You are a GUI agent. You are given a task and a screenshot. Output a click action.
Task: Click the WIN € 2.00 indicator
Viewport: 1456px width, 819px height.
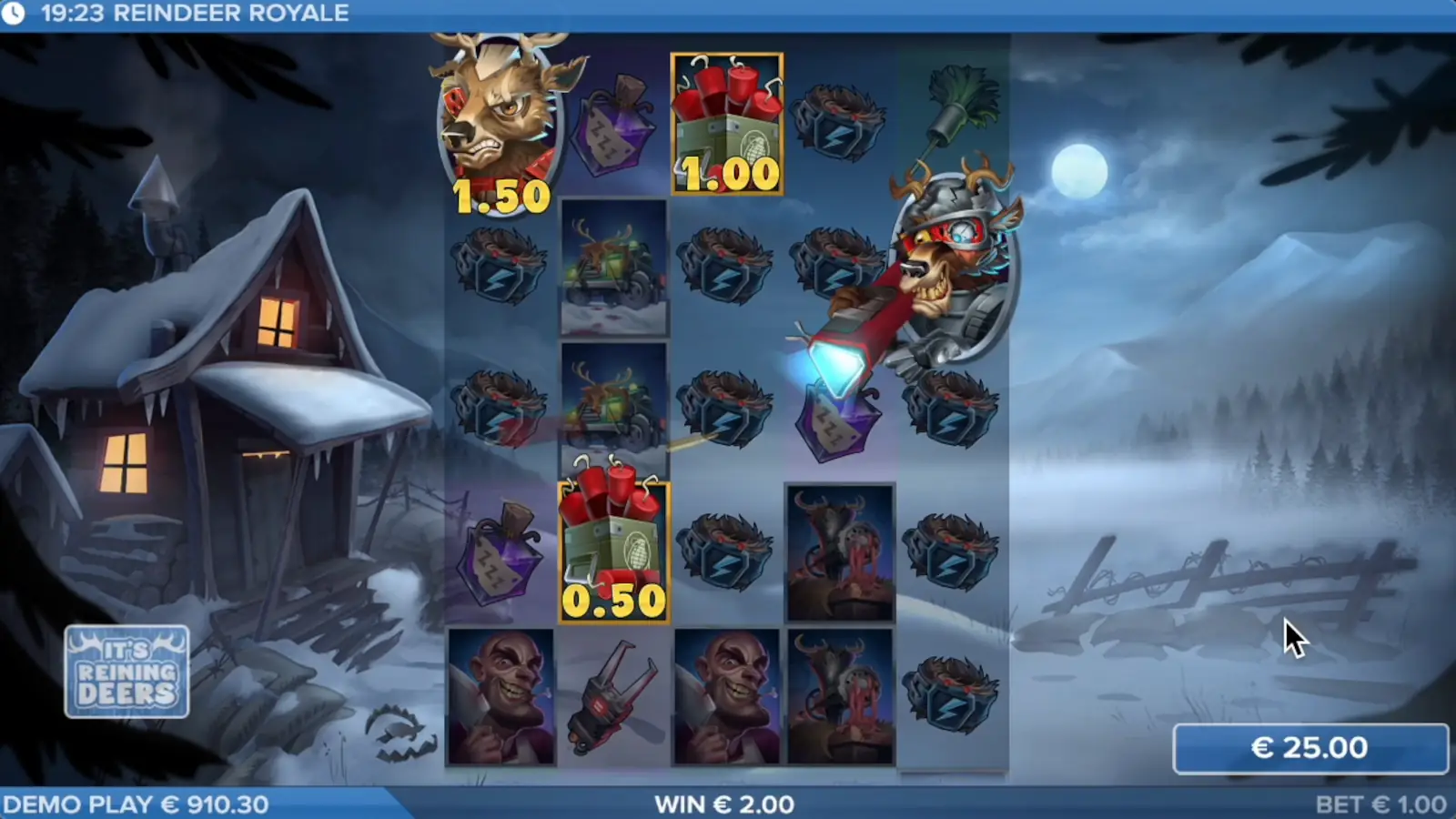[x=724, y=804]
